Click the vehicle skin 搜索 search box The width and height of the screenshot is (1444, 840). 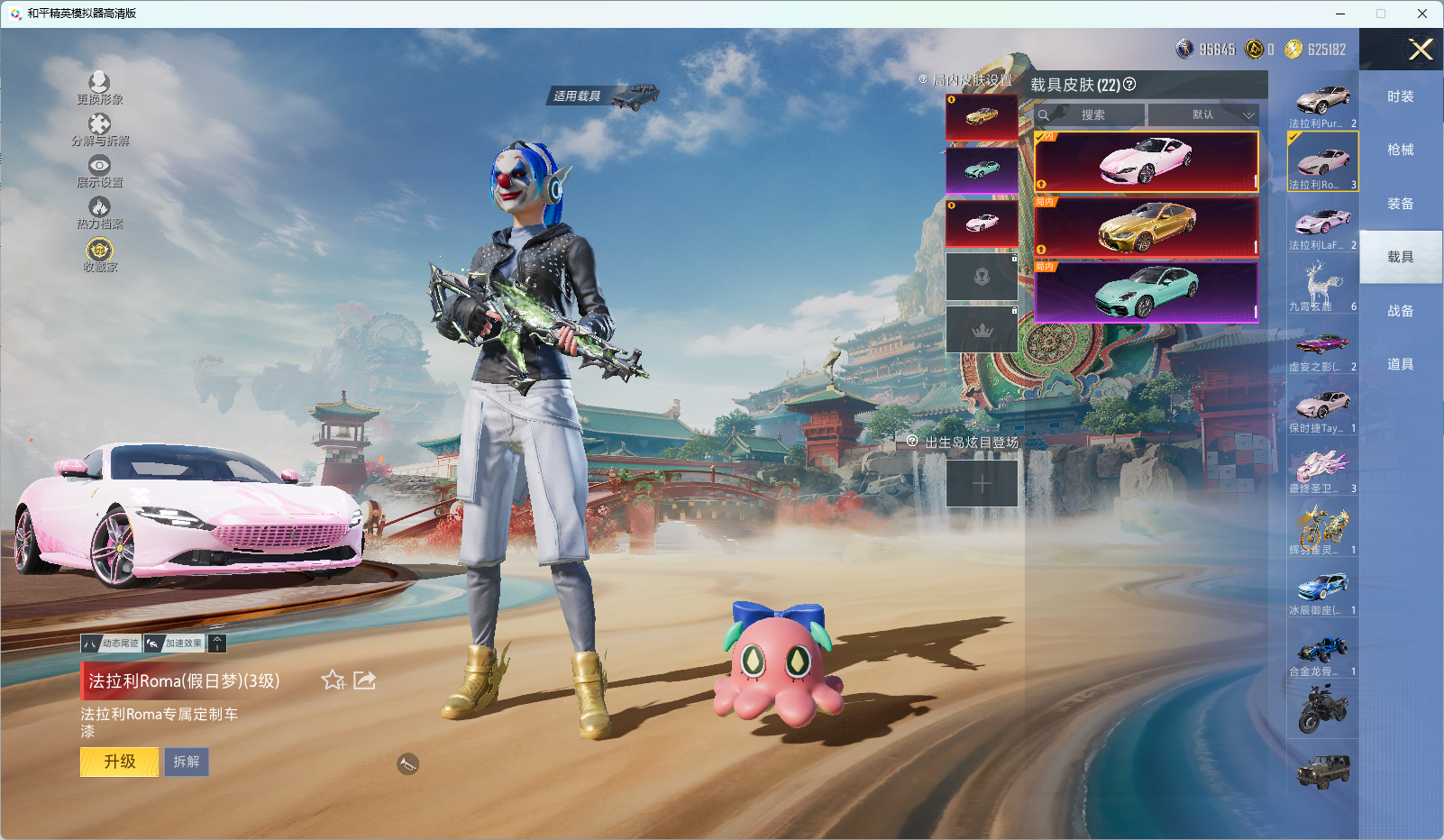[1092, 114]
